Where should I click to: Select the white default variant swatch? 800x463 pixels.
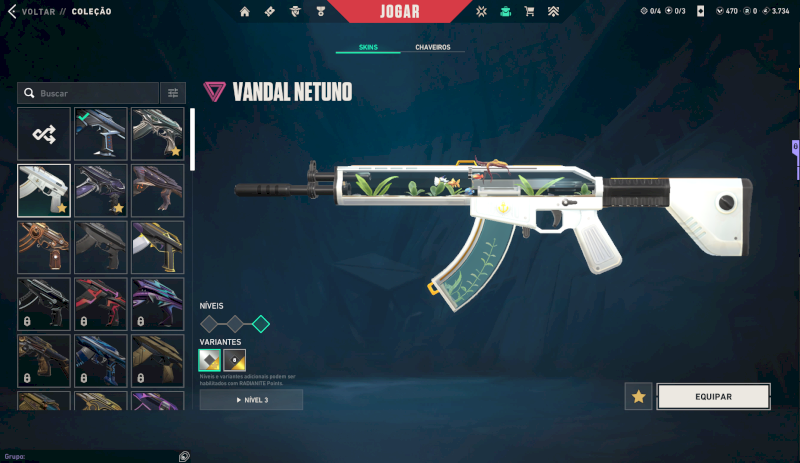[x=210, y=360]
